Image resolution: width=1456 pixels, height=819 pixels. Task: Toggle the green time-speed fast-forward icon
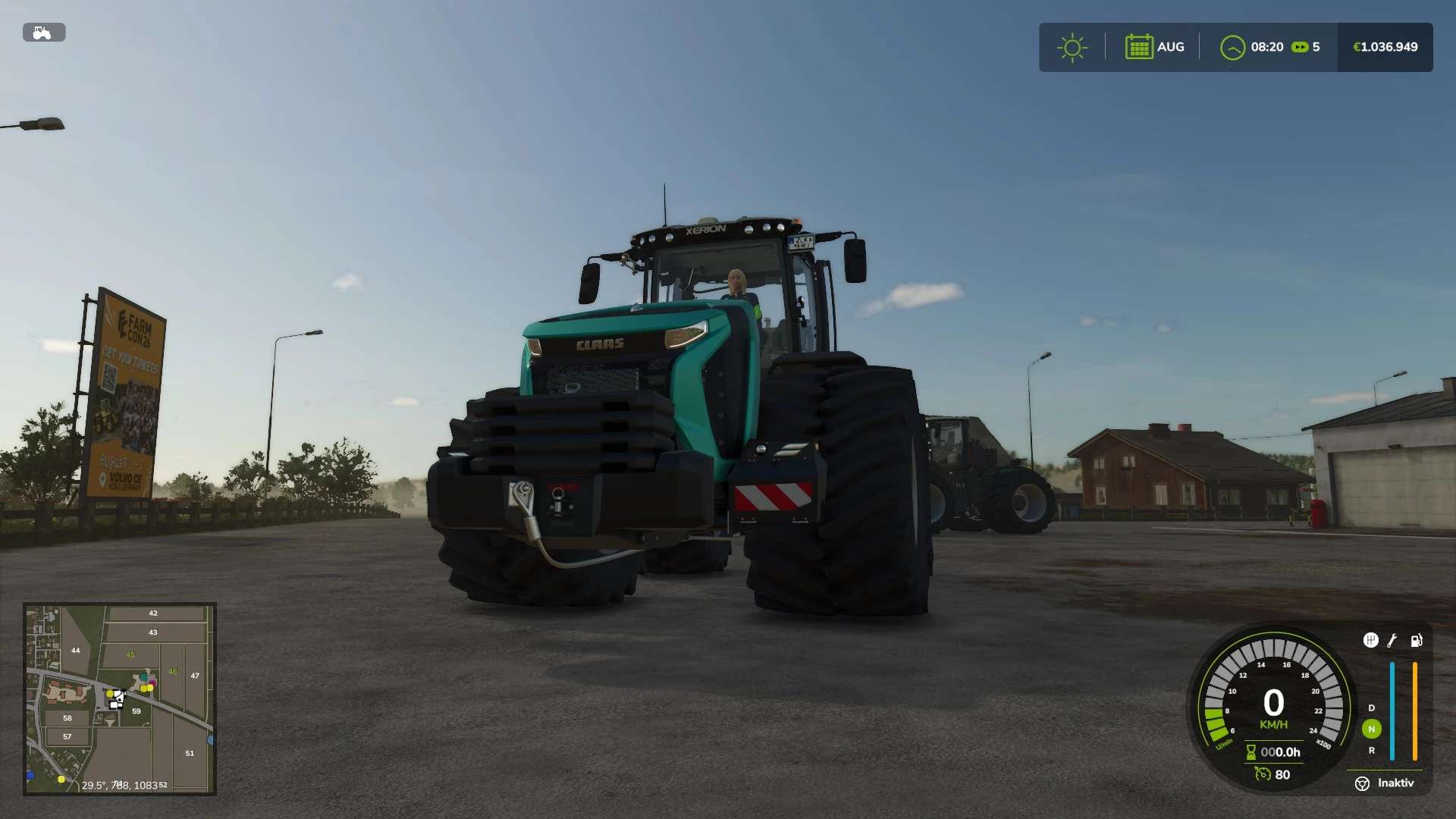pos(1300,47)
